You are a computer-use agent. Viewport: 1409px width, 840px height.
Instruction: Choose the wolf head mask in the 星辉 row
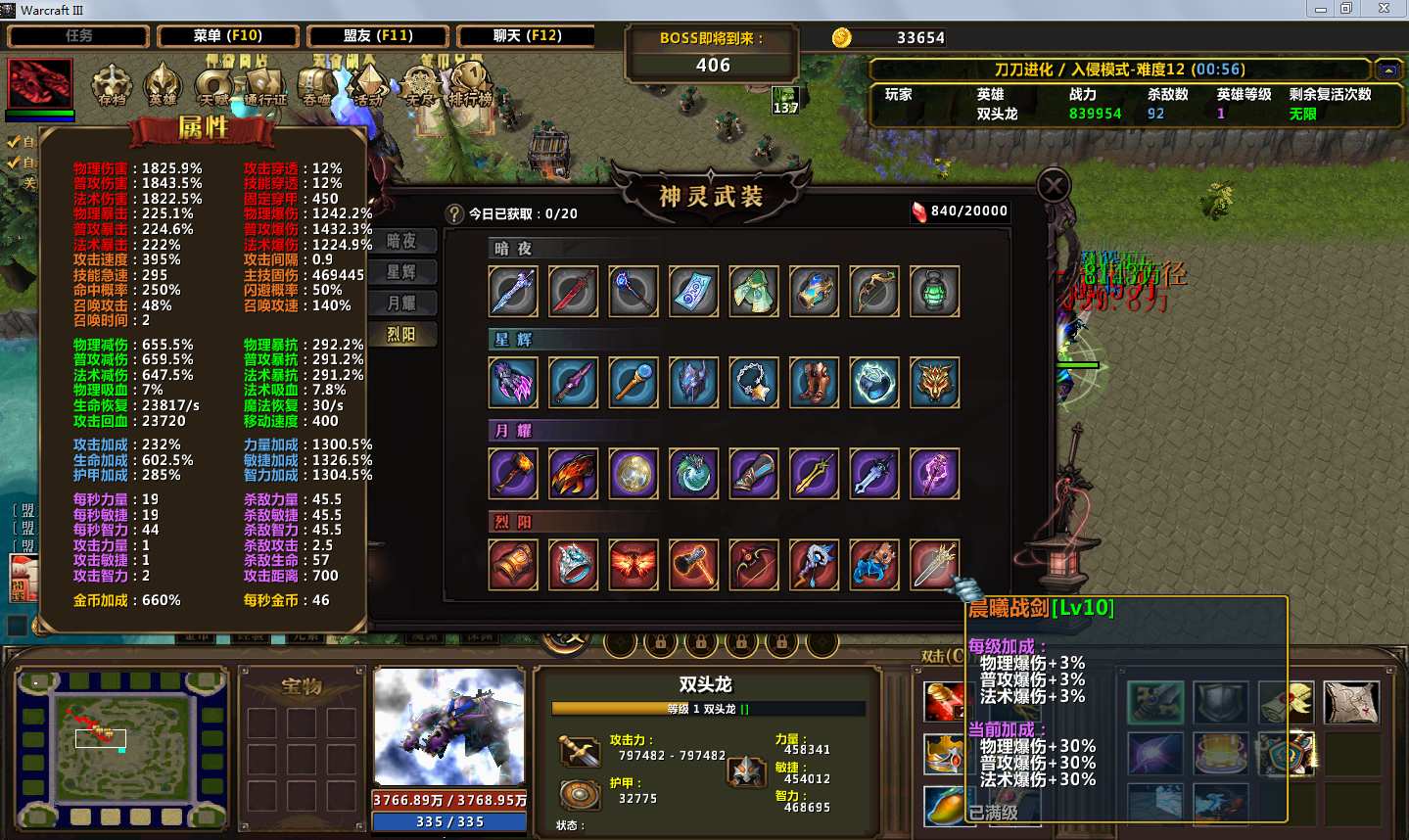click(x=934, y=383)
